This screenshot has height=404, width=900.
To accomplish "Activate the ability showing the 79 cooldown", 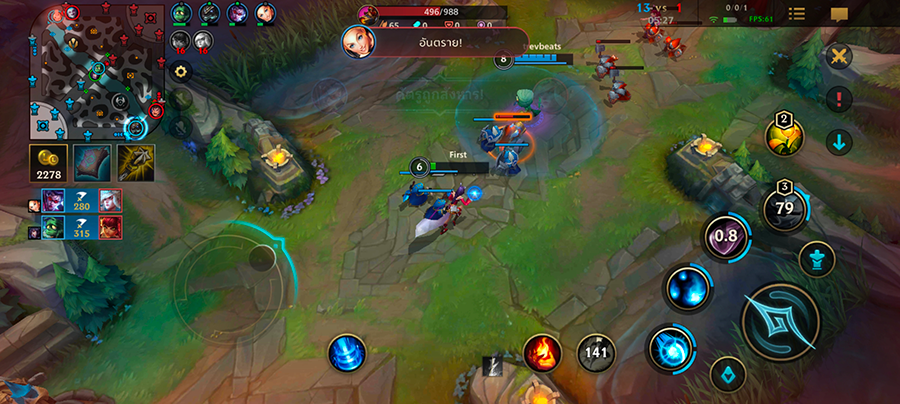I will tap(784, 207).
